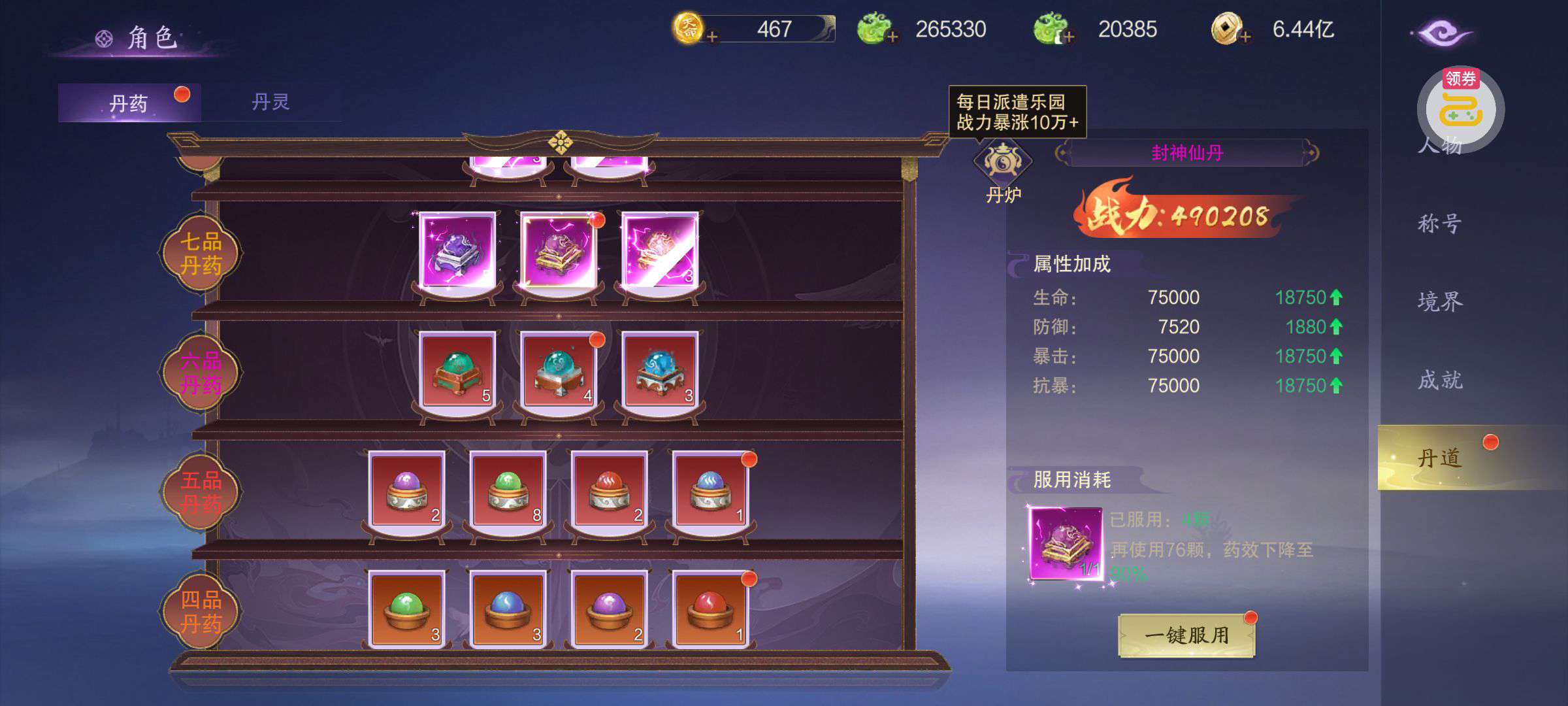Select the 四品 red pill with count 1
1568x706 pixels.
[711, 609]
